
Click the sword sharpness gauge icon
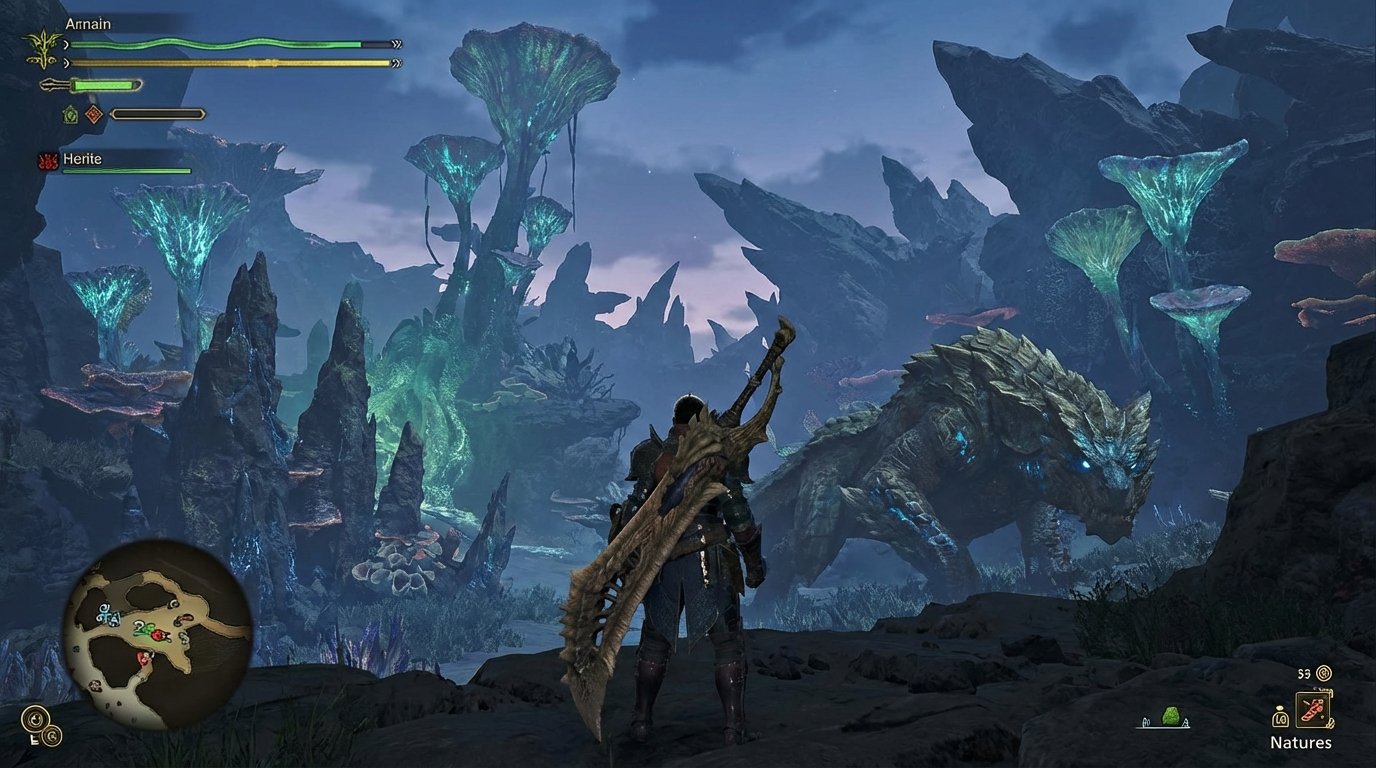[x=53, y=84]
